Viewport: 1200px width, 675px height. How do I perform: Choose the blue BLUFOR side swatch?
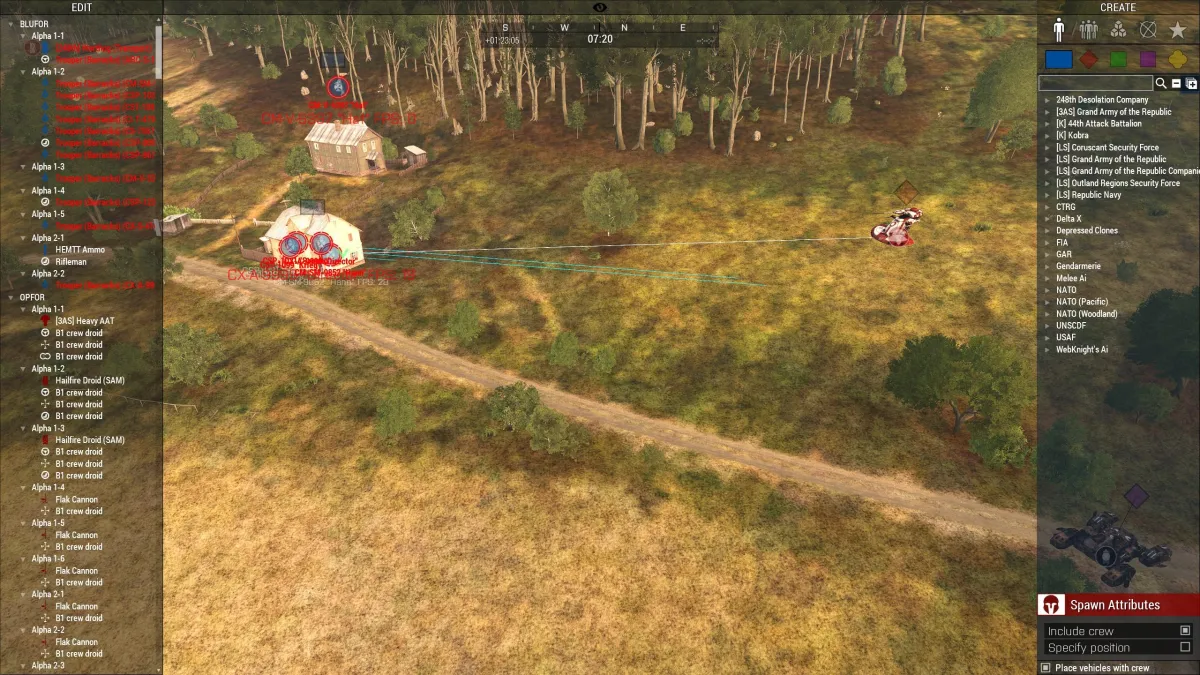[x=1058, y=59]
